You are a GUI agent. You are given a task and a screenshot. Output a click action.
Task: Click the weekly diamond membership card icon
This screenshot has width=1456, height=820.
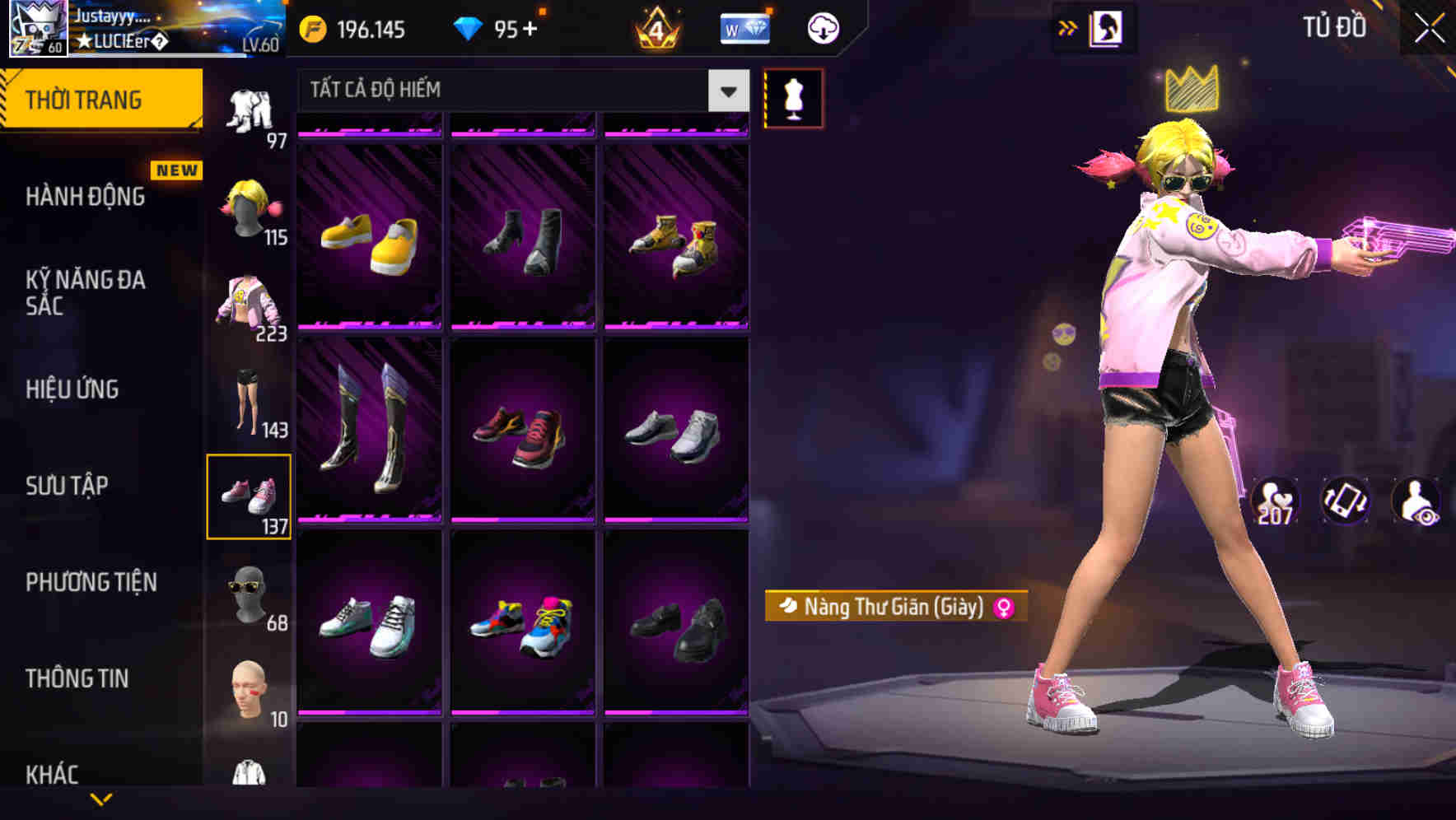(744, 27)
